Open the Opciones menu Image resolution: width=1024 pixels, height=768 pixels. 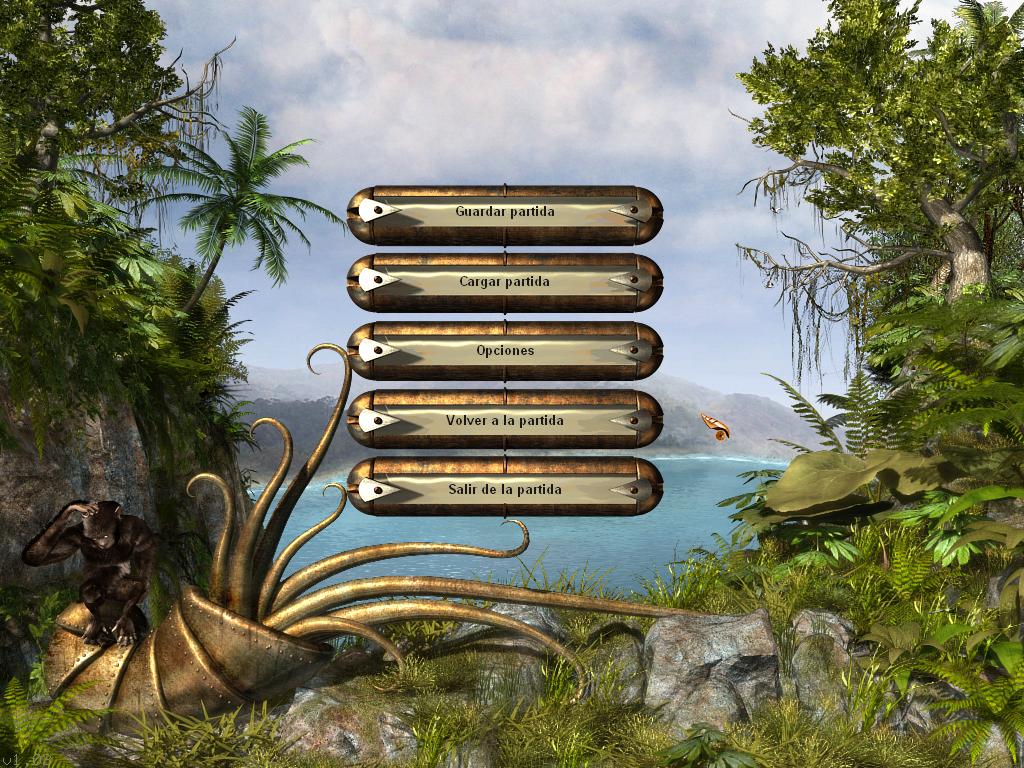click(504, 351)
